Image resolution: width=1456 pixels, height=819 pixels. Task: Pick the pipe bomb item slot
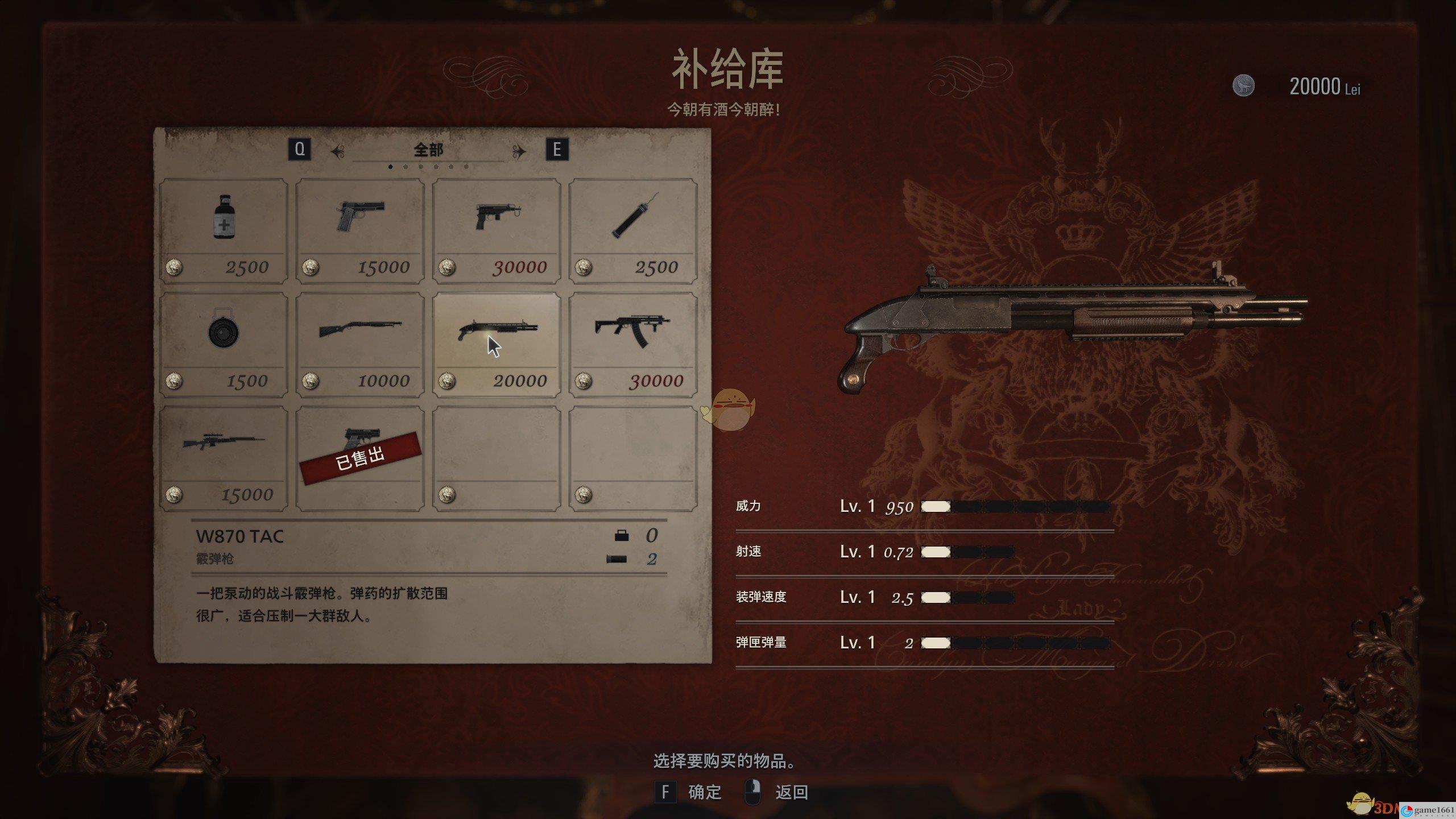[633, 230]
